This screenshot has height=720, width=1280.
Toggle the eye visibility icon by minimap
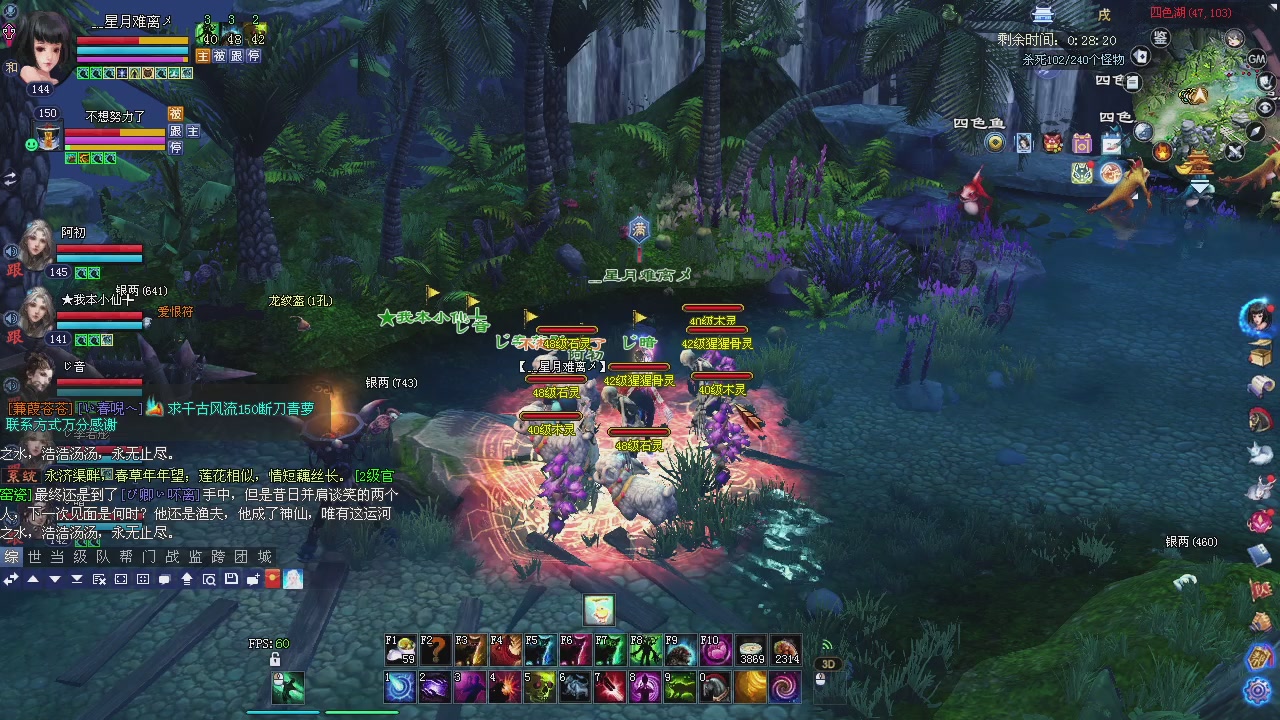1265,108
